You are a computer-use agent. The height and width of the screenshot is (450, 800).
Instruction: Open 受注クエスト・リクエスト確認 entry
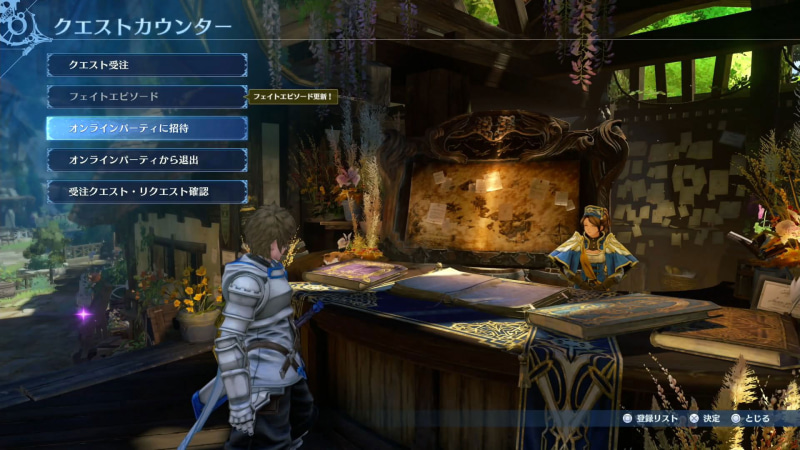point(146,191)
